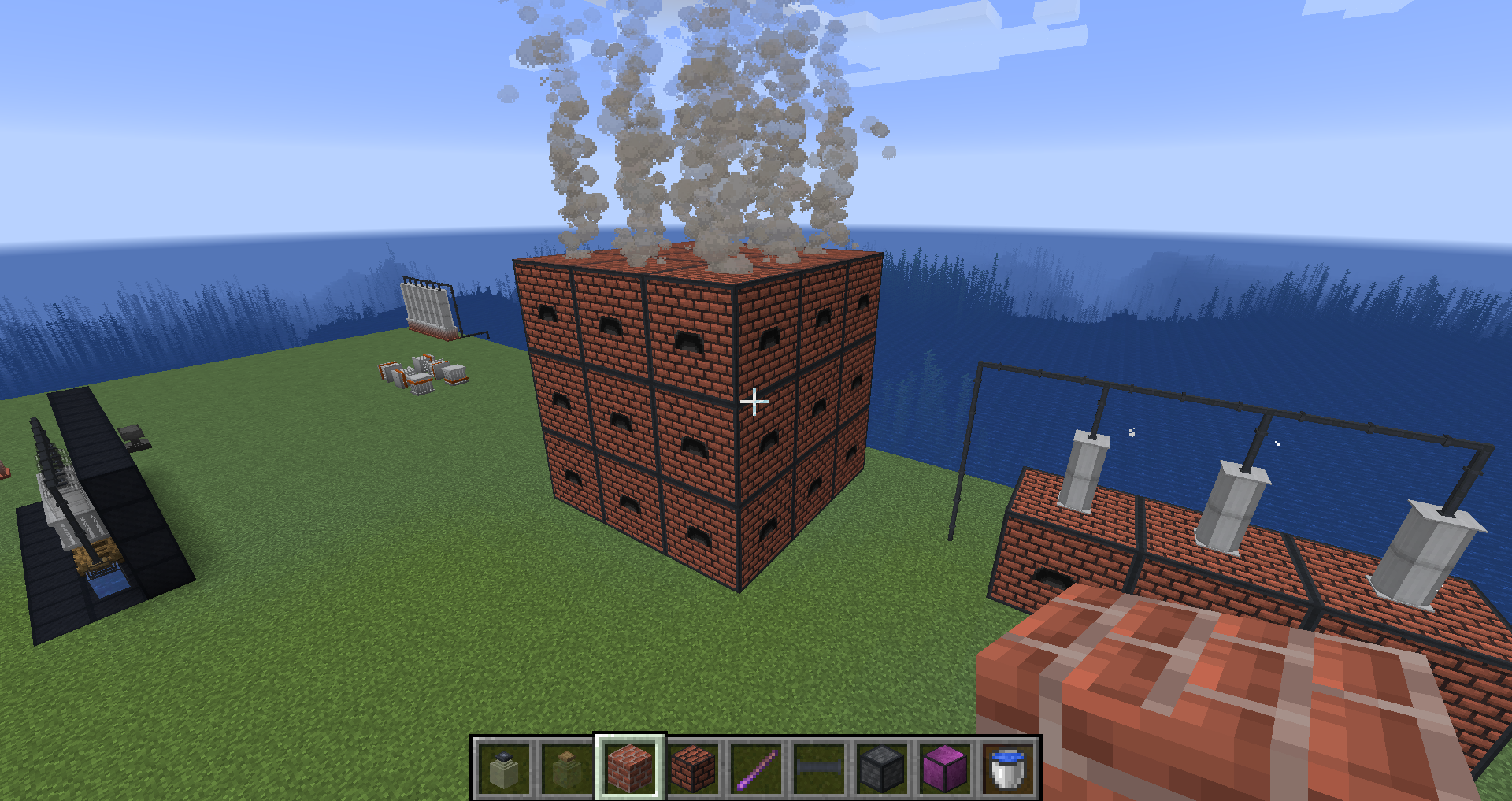Select the cork-stoppered jar slot
The height and width of the screenshot is (801, 1512).
pos(567,768)
